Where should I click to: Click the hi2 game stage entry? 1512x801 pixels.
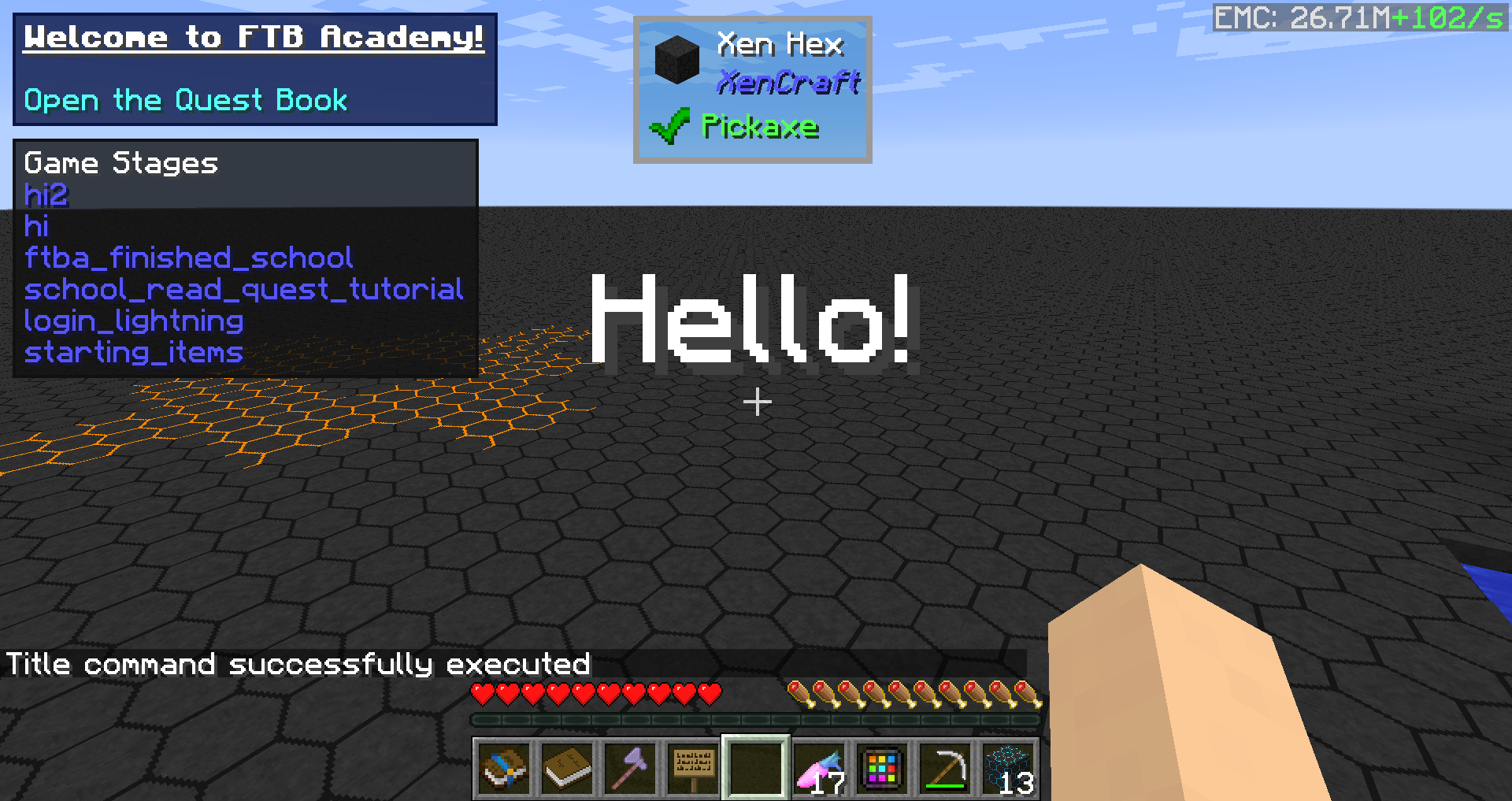point(46,195)
